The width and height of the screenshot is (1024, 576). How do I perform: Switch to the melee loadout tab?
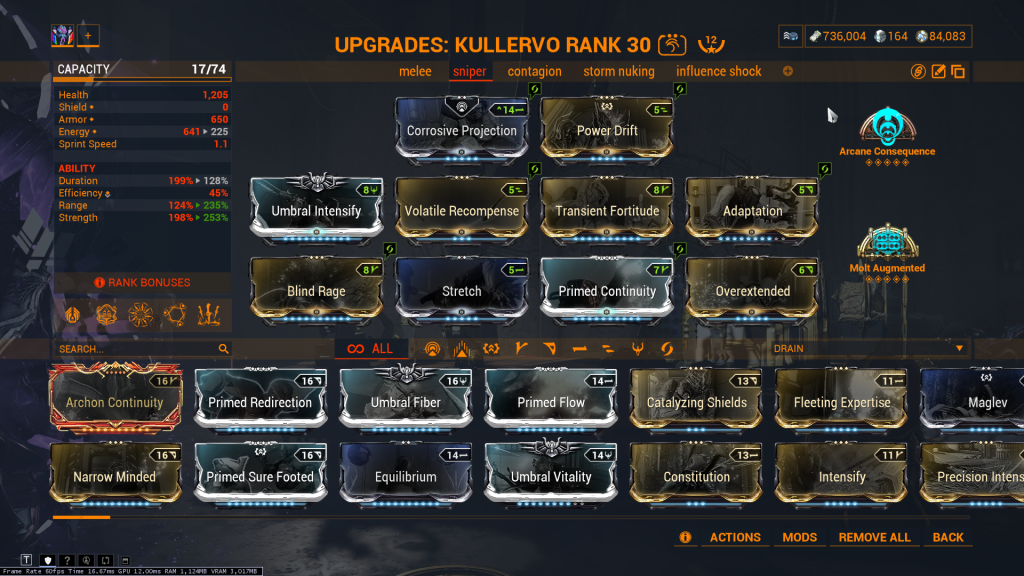coord(415,71)
